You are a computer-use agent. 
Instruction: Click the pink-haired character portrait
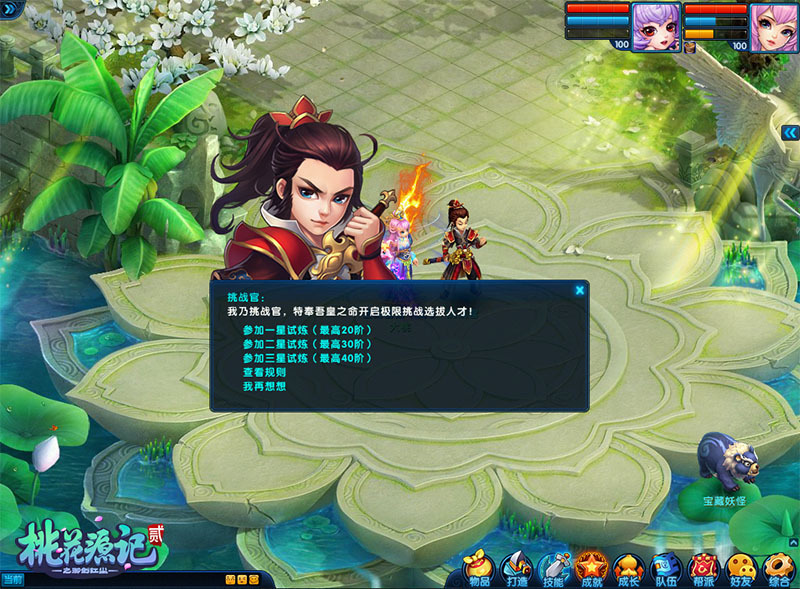tap(774, 26)
